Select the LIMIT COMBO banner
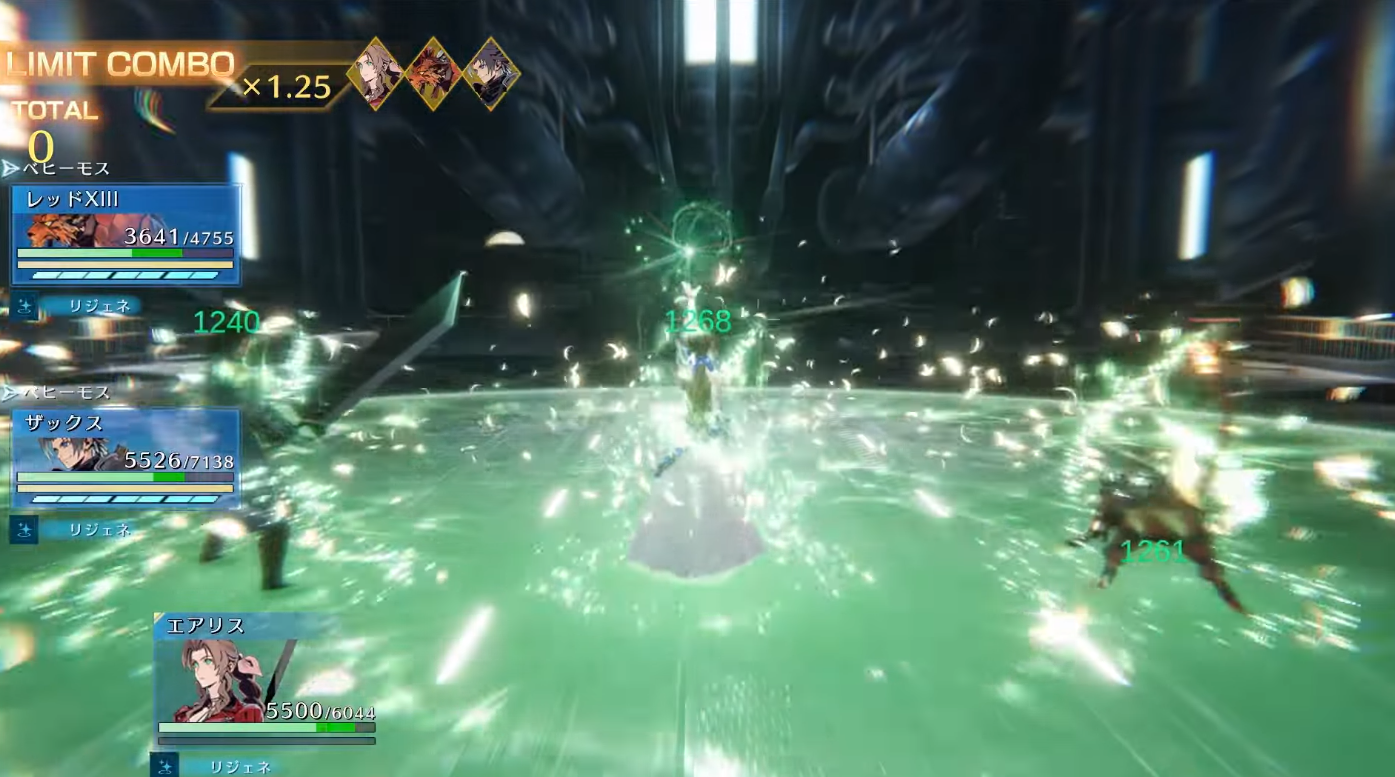 (120, 63)
